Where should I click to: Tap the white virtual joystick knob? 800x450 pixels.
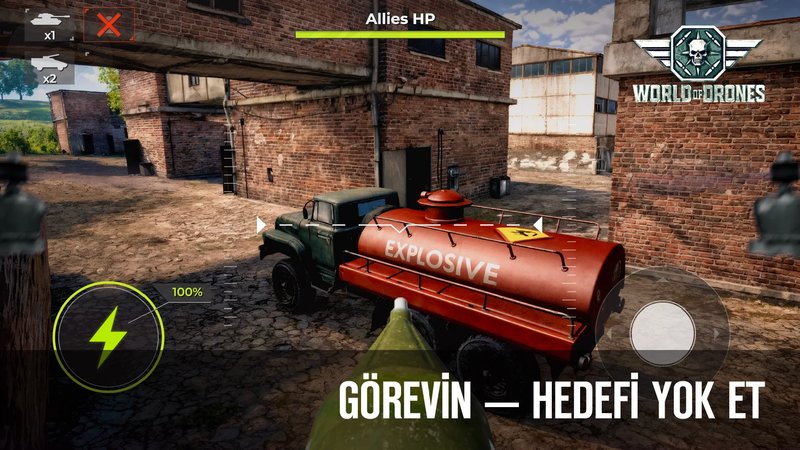click(664, 331)
